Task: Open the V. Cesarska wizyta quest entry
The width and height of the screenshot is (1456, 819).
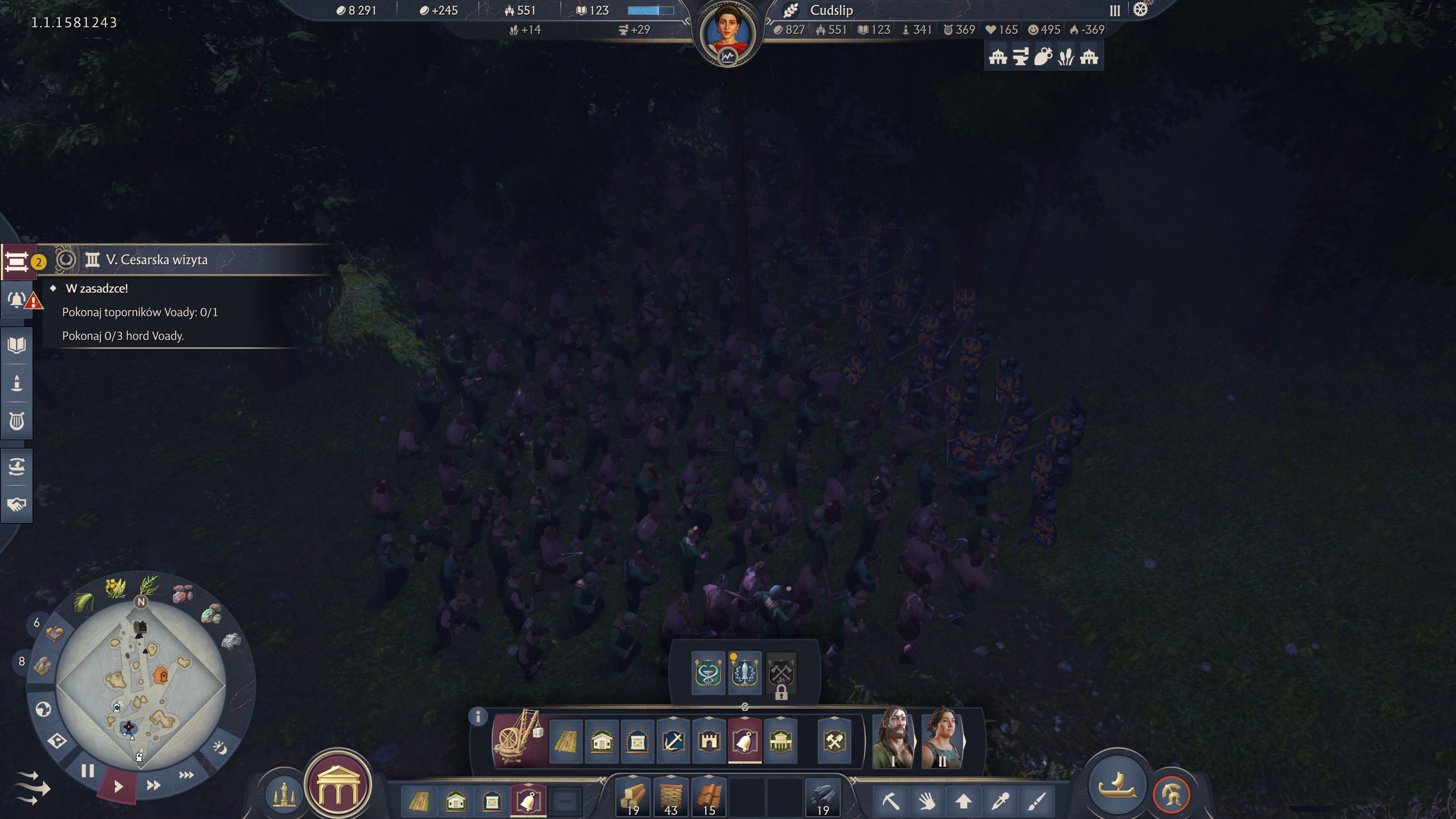Action: [x=157, y=260]
